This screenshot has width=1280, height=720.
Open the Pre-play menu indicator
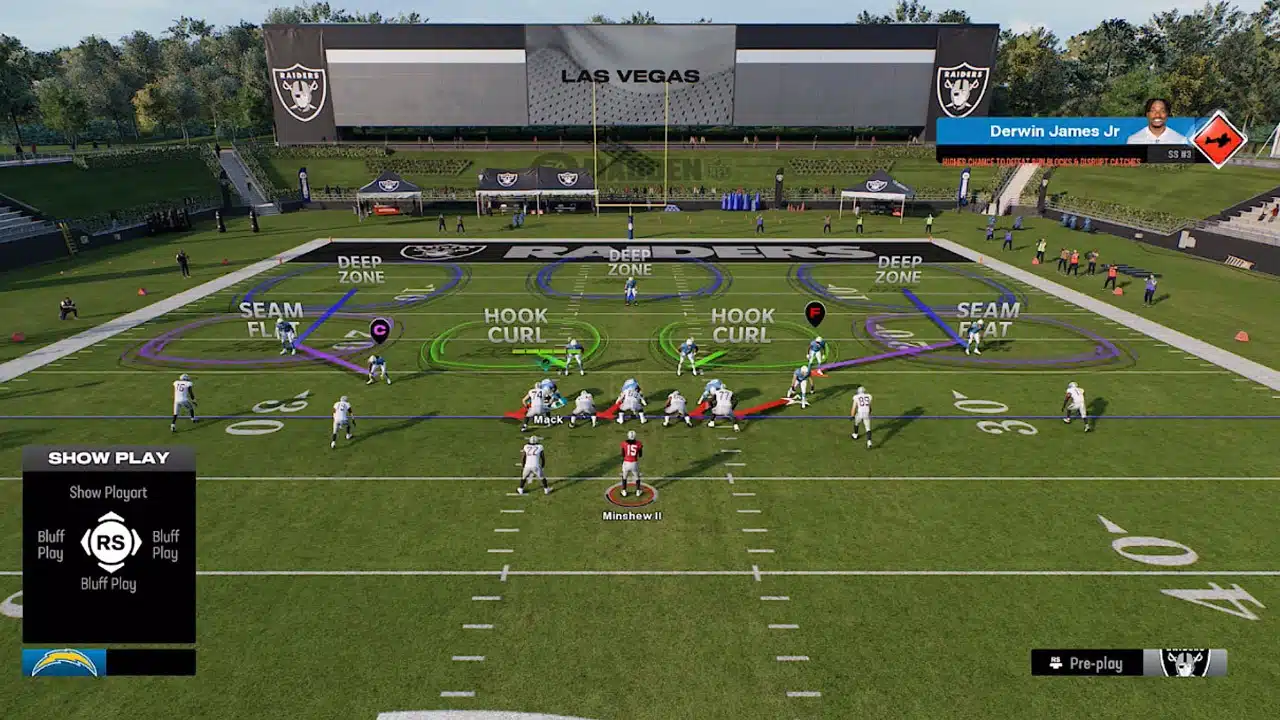[1095, 663]
